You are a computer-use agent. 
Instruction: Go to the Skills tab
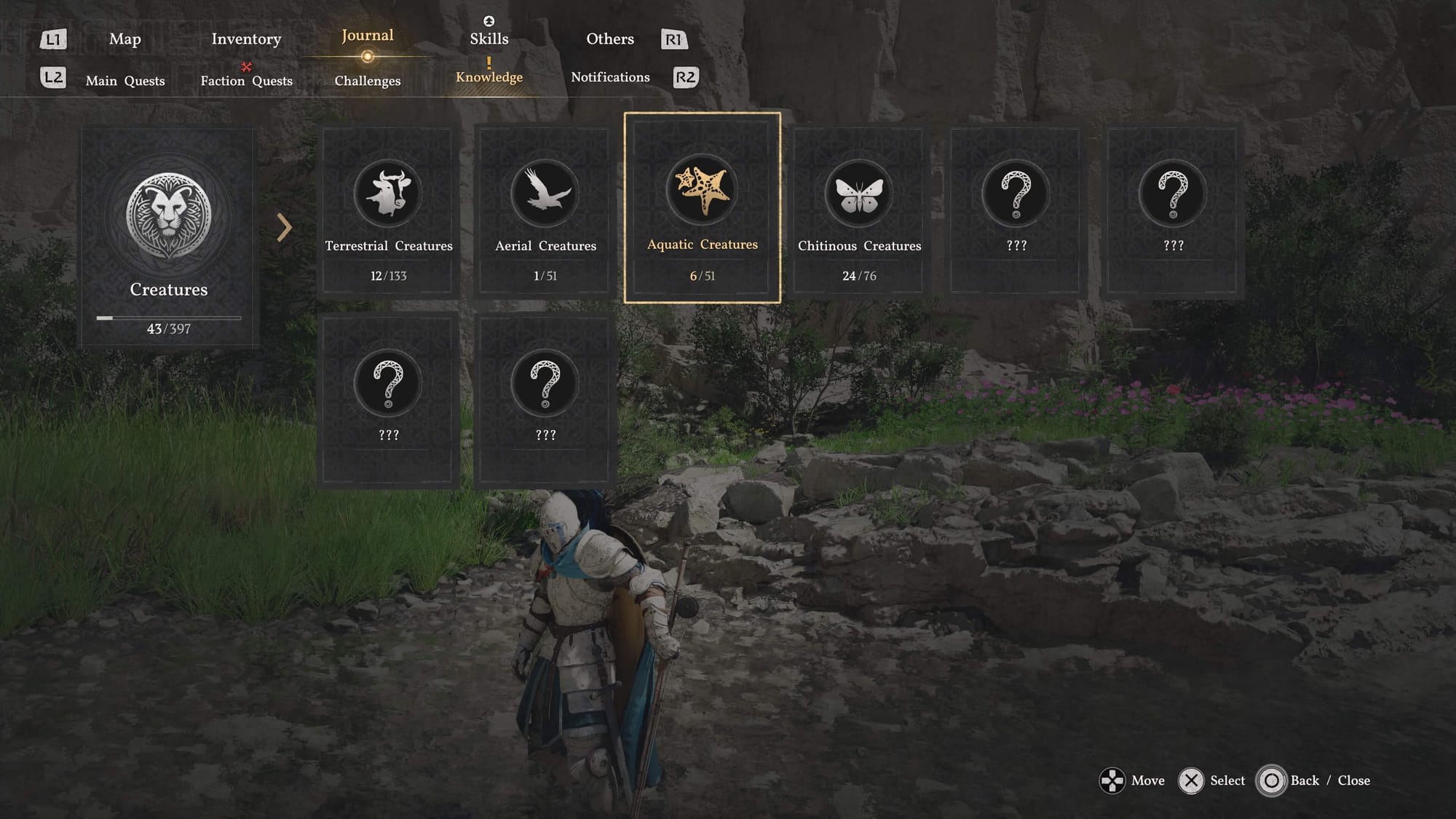coord(488,39)
